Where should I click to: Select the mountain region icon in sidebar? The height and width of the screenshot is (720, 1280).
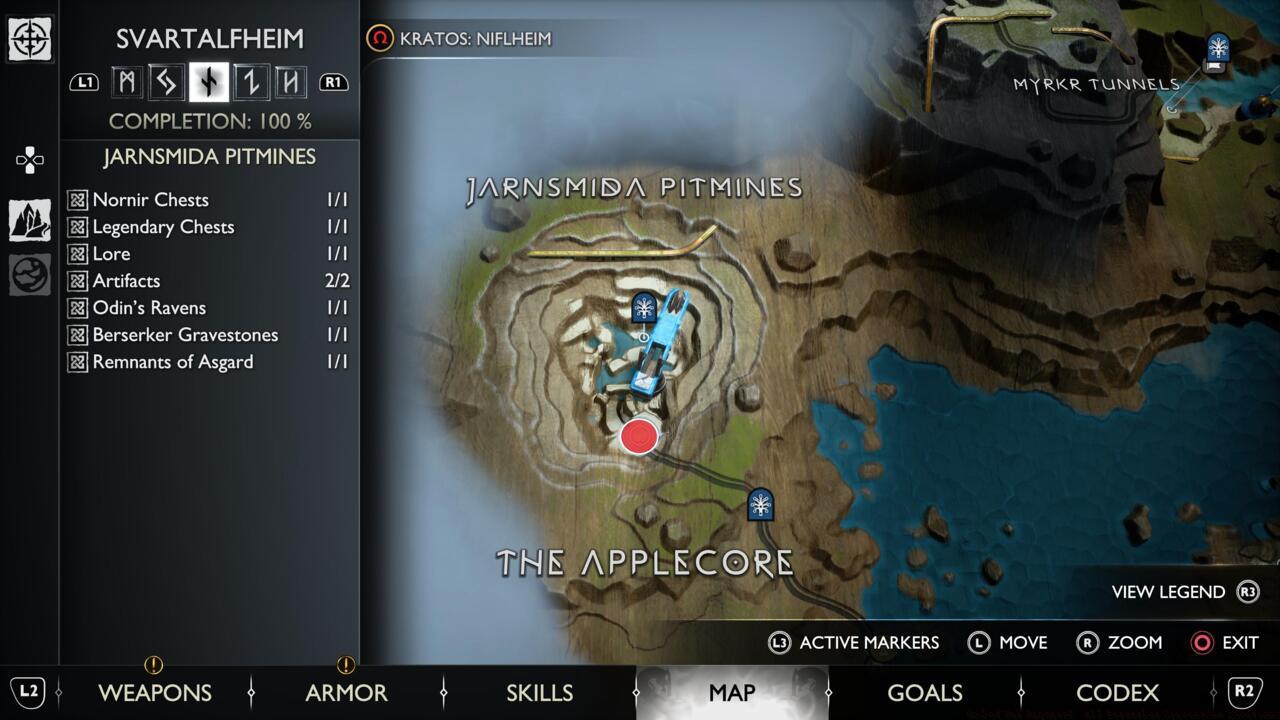pos(30,220)
